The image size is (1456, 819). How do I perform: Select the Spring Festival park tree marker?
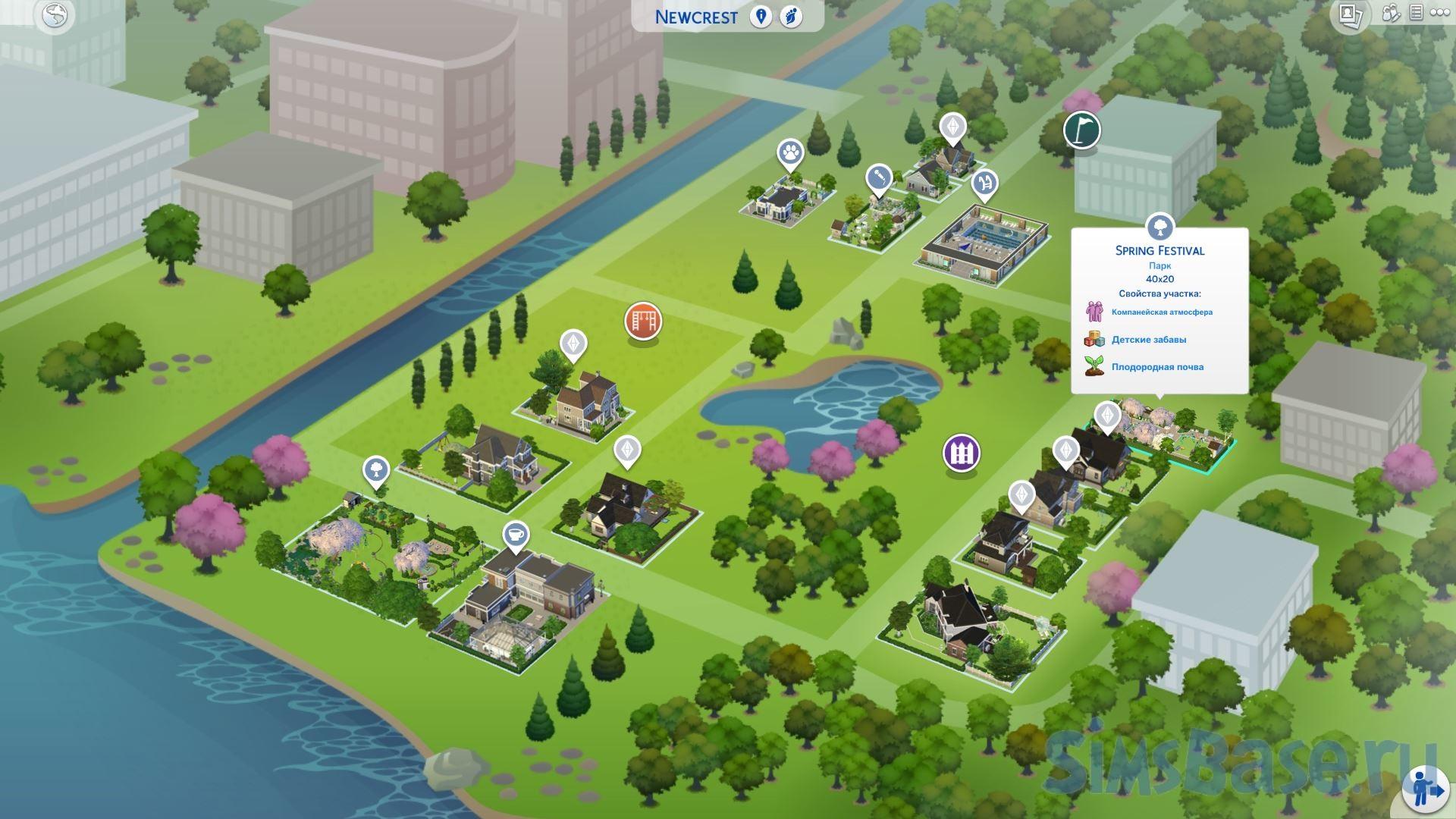click(1159, 226)
